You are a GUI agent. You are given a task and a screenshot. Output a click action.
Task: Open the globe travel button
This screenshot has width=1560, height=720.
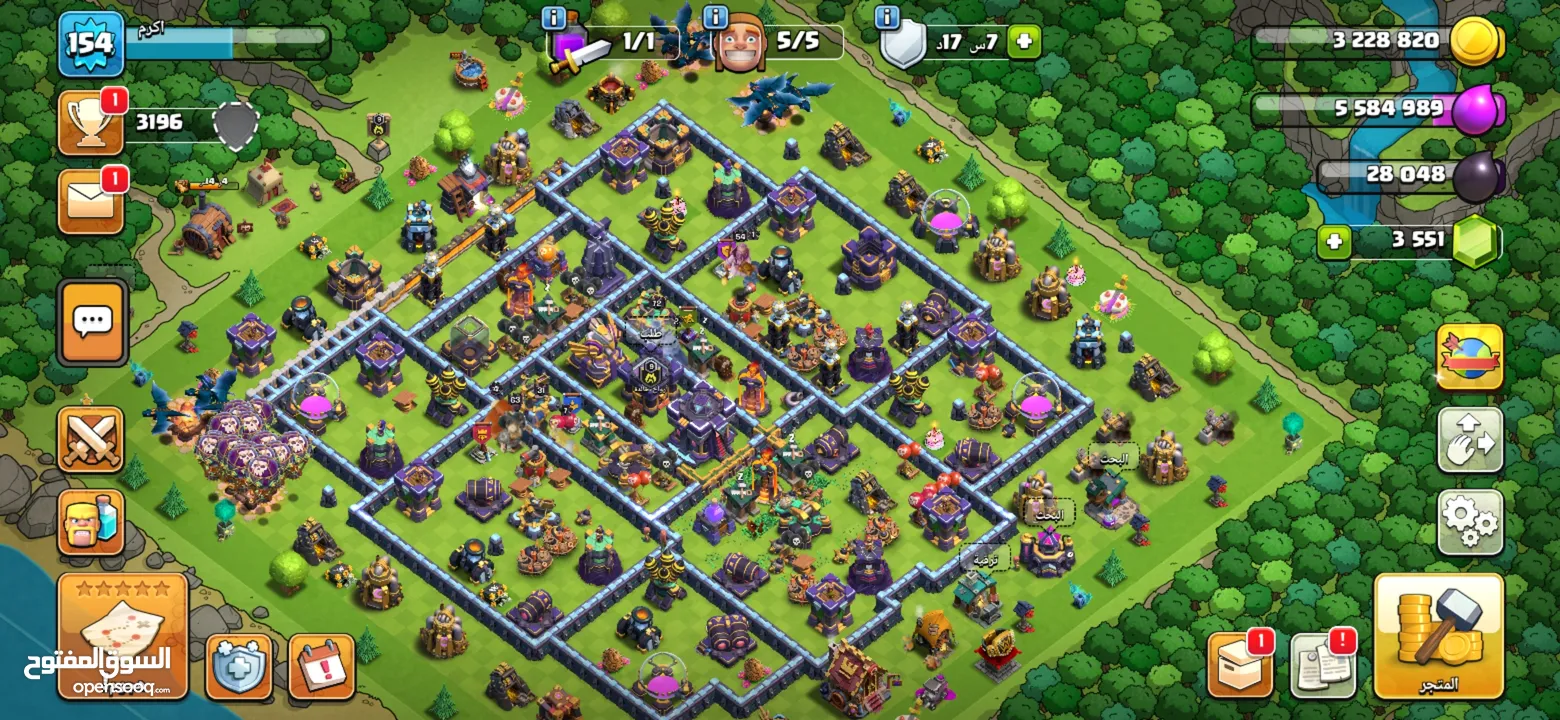(x=1470, y=357)
